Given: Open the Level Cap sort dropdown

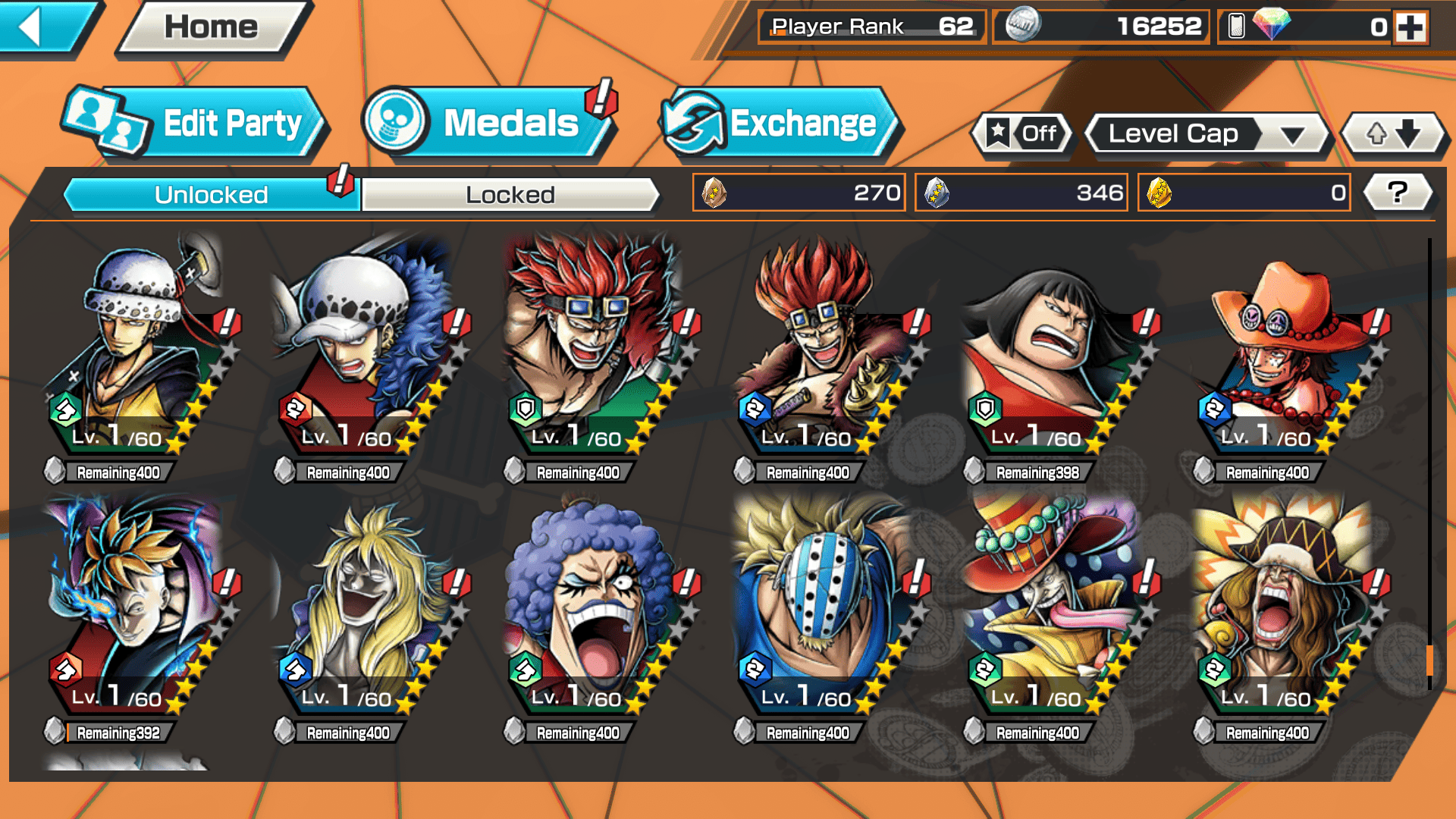Looking at the screenshot, I should click(x=1207, y=134).
